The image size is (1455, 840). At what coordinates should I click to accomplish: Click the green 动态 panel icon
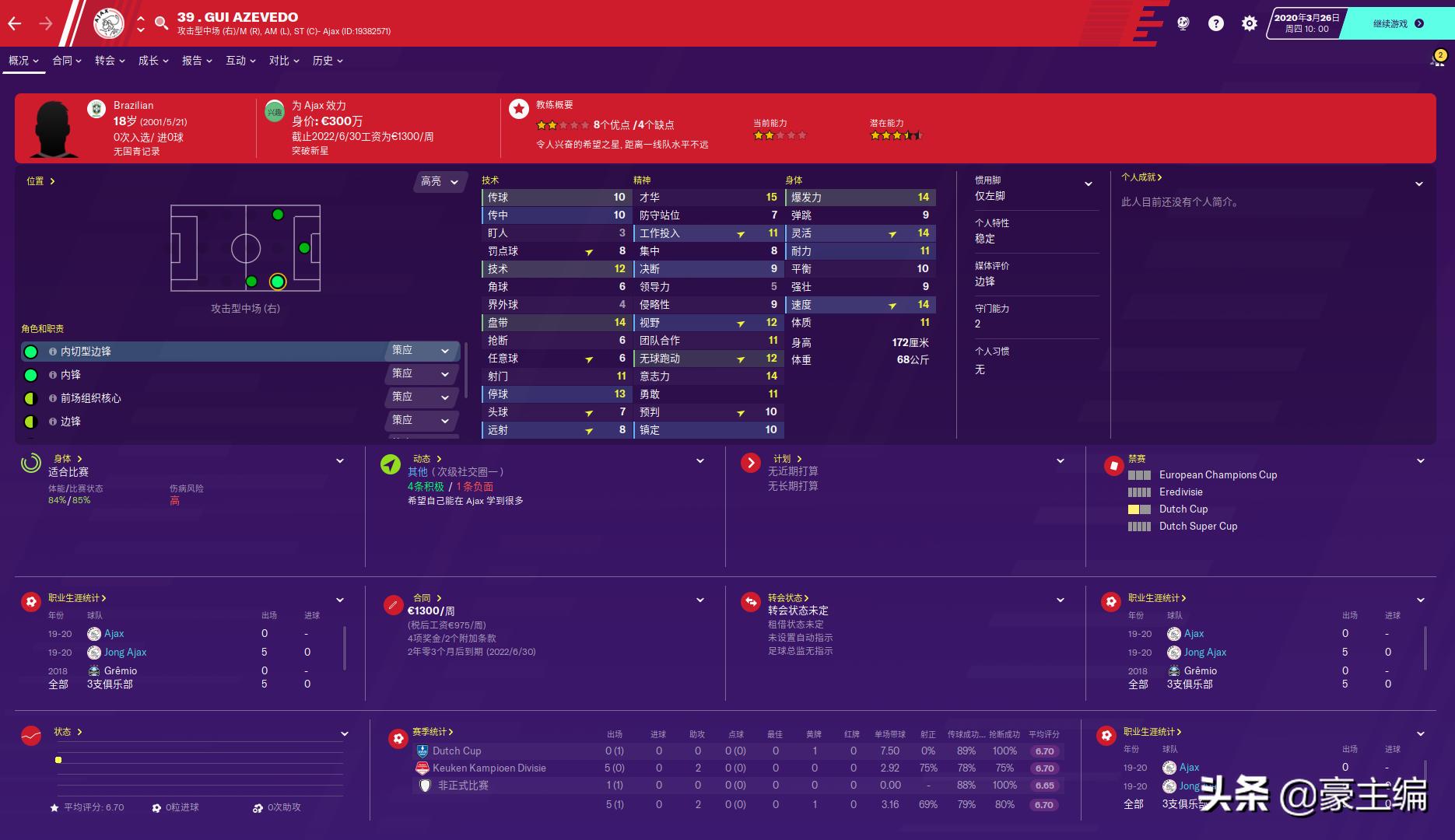click(x=389, y=464)
